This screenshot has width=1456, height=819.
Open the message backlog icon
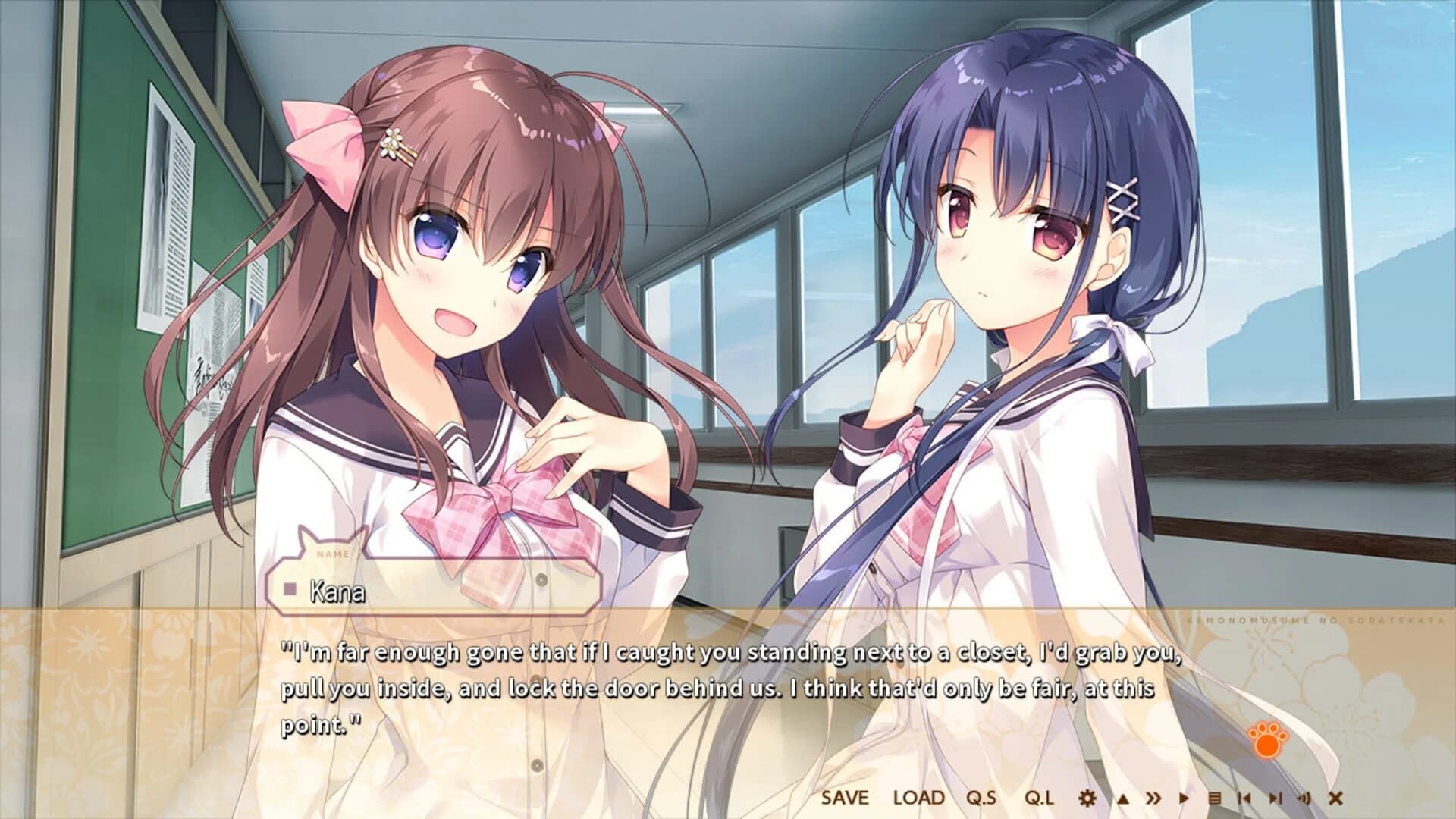1214,799
